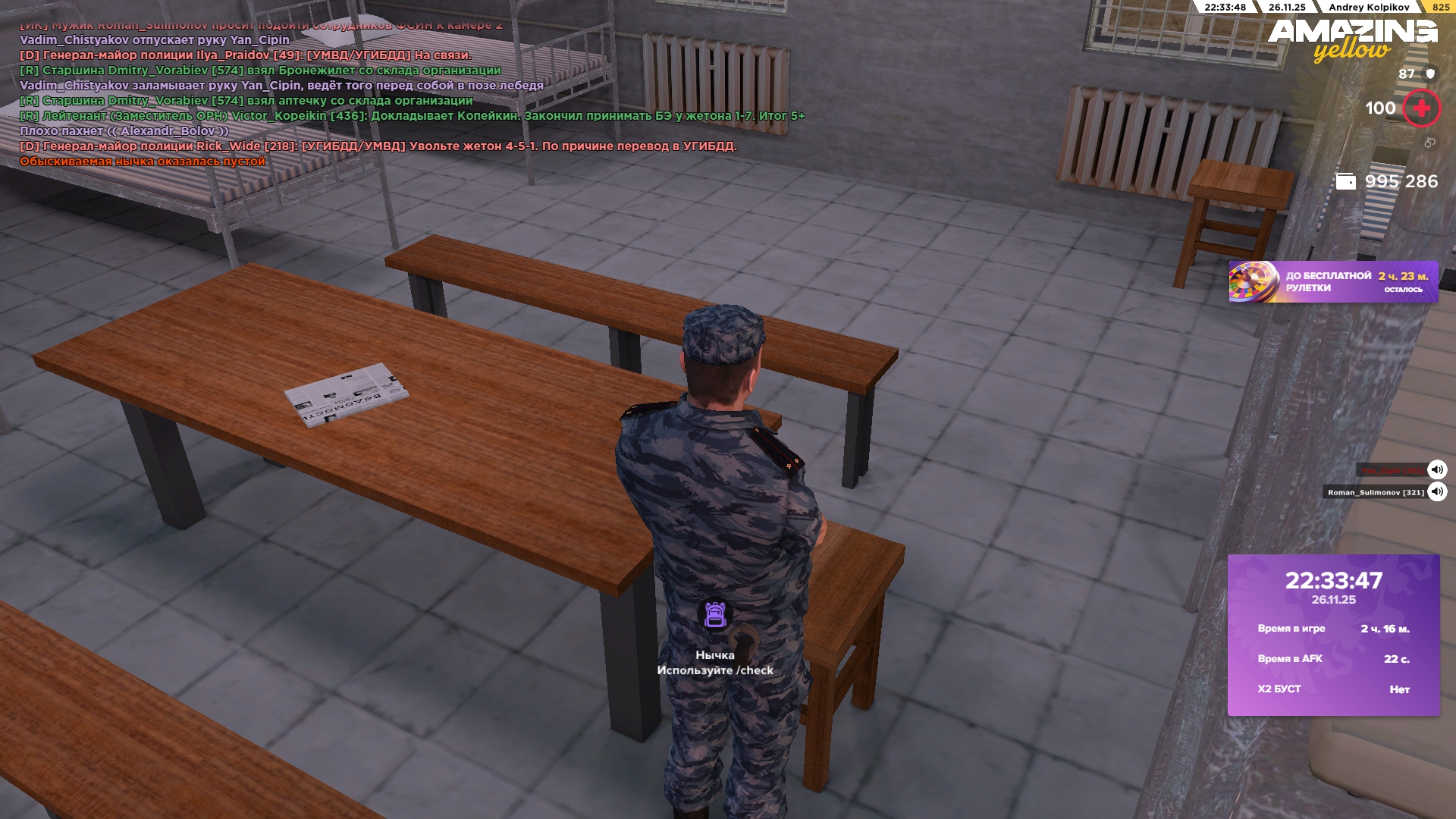This screenshot has width=1456, height=819.
Task: Open the free roulette banner
Action: click(x=1332, y=282)
